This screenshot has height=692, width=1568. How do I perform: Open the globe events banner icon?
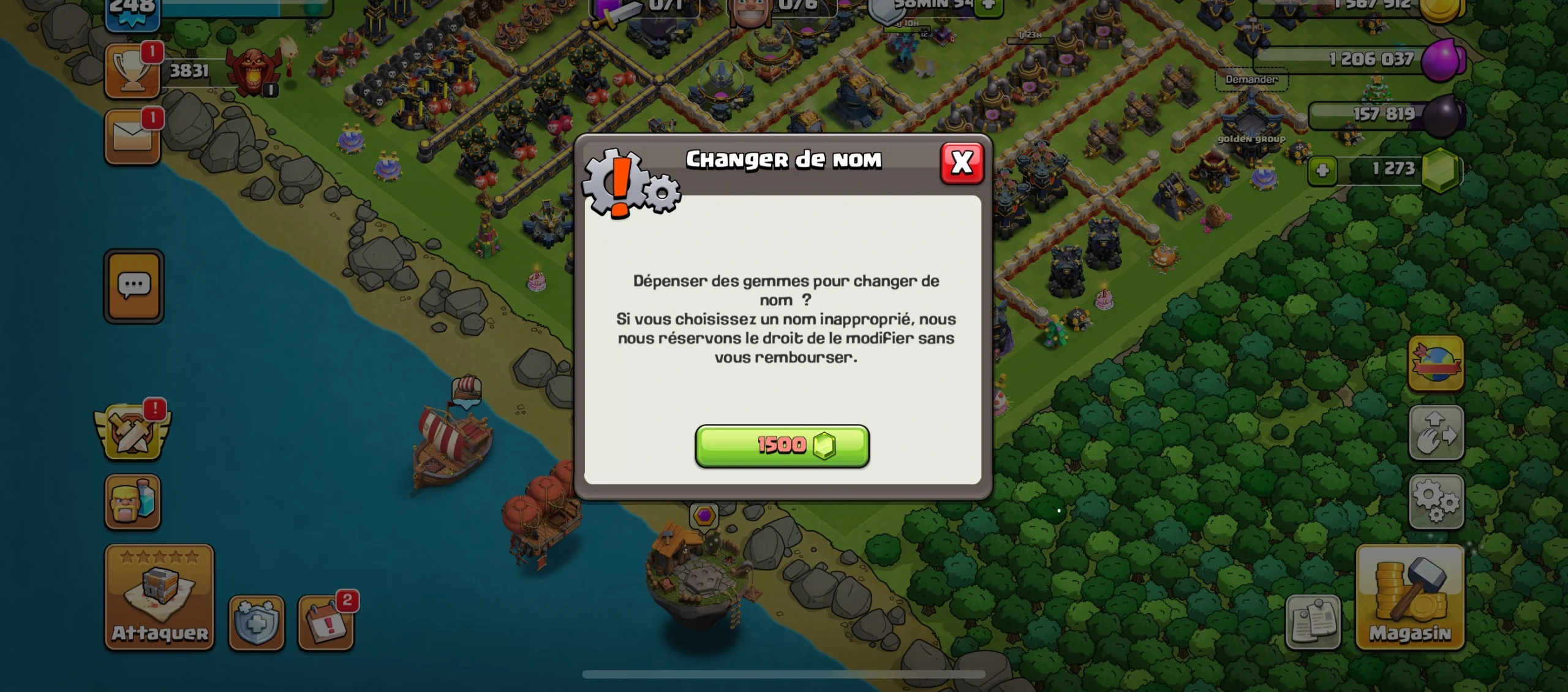(1436, 363)
